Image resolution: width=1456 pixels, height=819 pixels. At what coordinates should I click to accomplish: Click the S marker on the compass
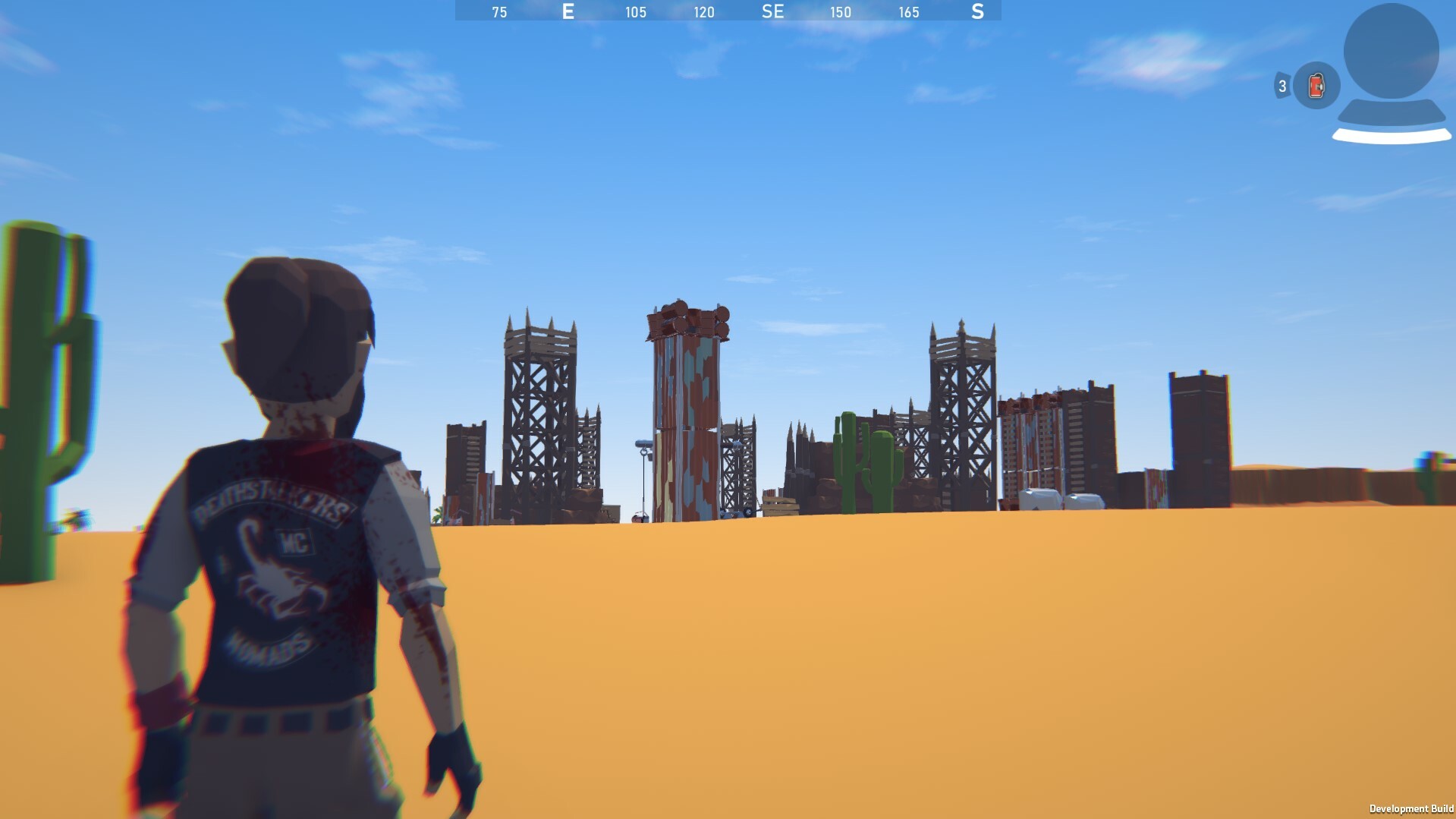[x=977, y=12]
